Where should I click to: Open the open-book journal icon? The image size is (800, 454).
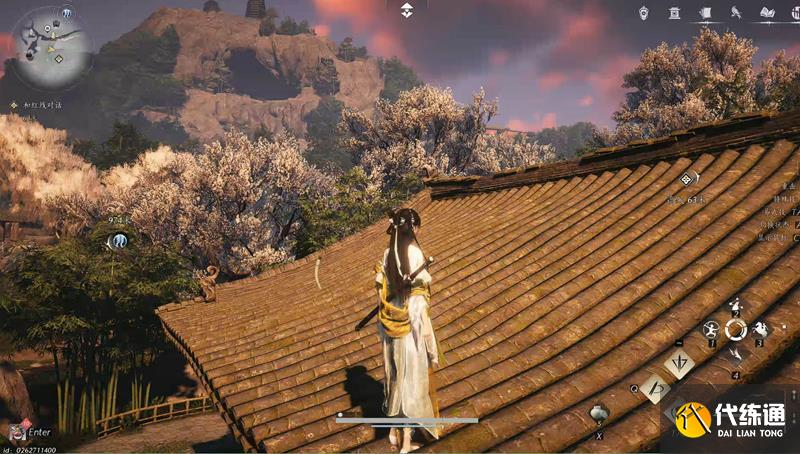coord(767,12)
